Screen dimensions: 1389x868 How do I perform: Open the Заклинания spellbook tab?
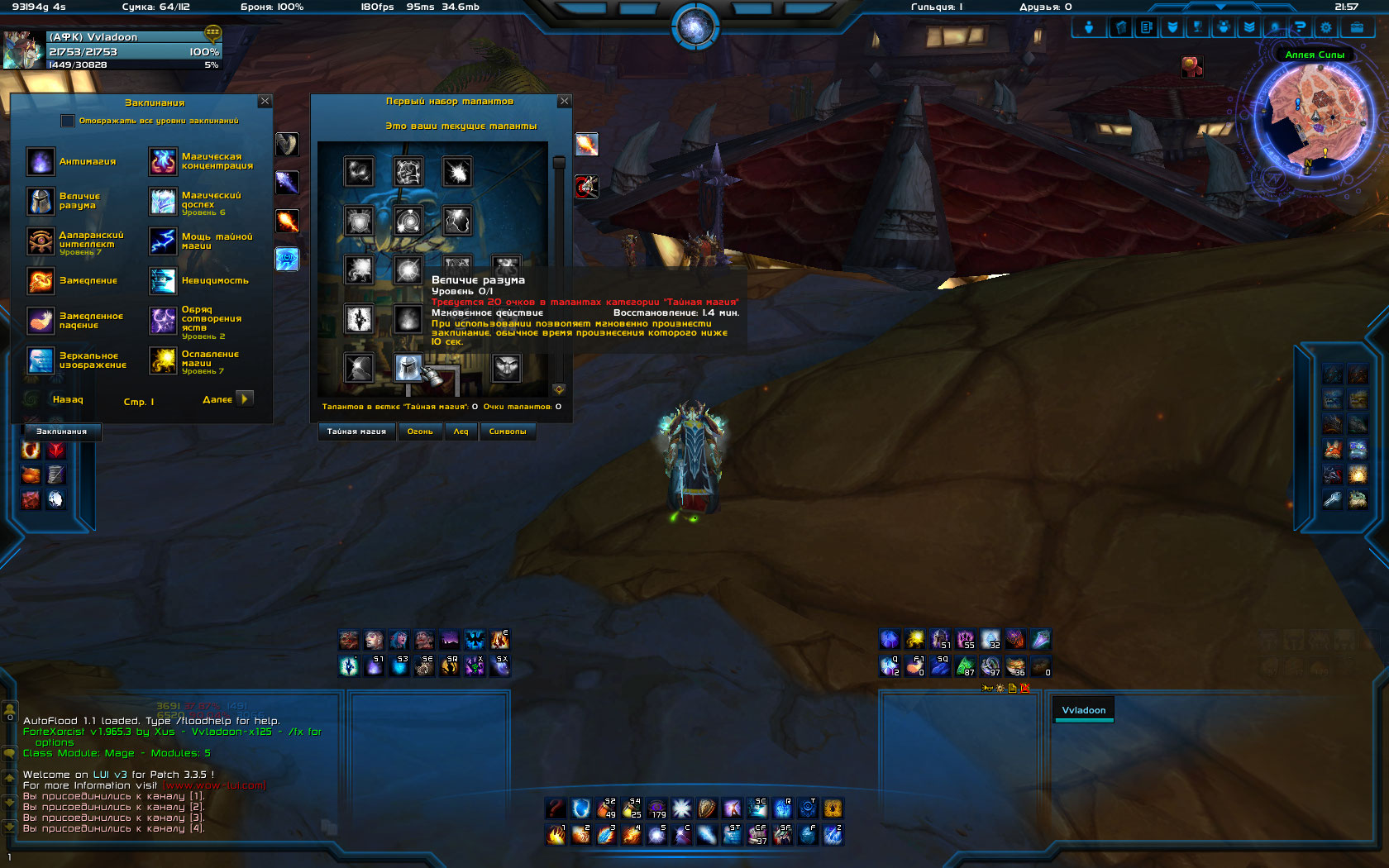[x=61, y=432]
